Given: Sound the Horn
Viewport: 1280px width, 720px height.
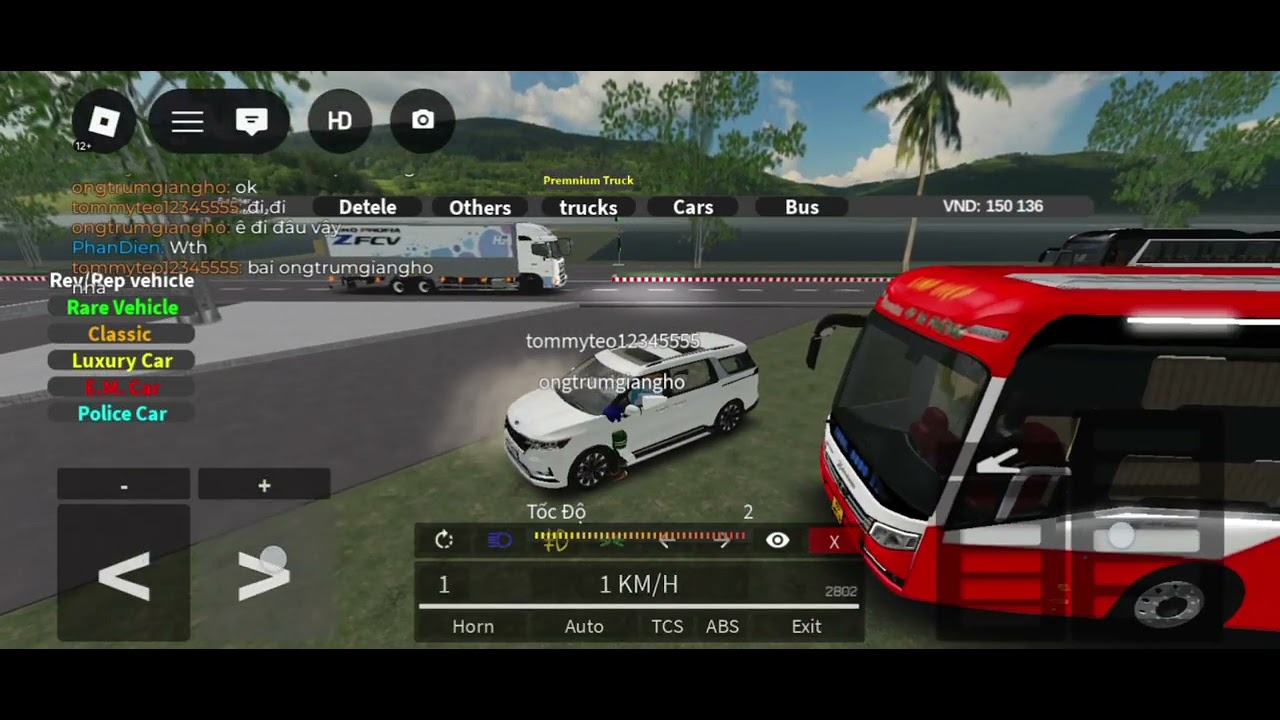Looking at the screenshot, I should pyautogui.click(x=473, y=627).
